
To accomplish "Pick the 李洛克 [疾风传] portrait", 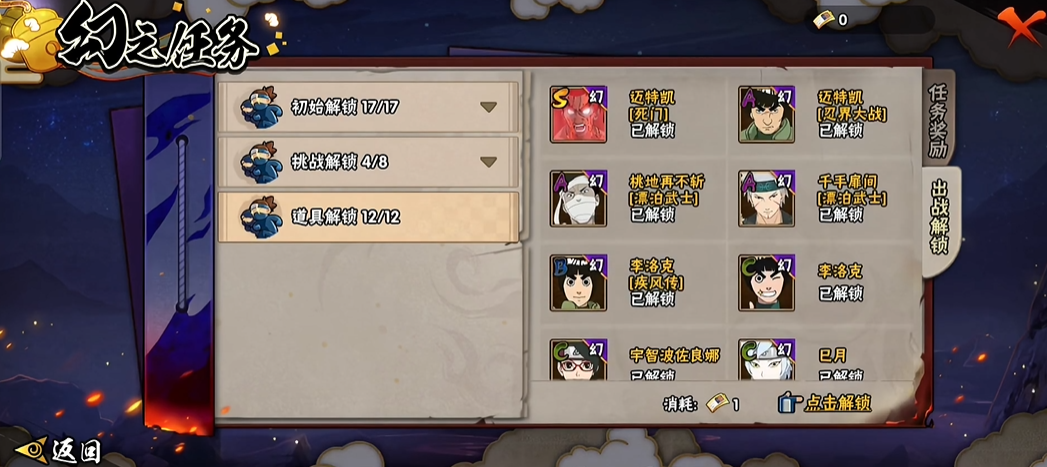I will pyautogui.click(x=579, y=283).
